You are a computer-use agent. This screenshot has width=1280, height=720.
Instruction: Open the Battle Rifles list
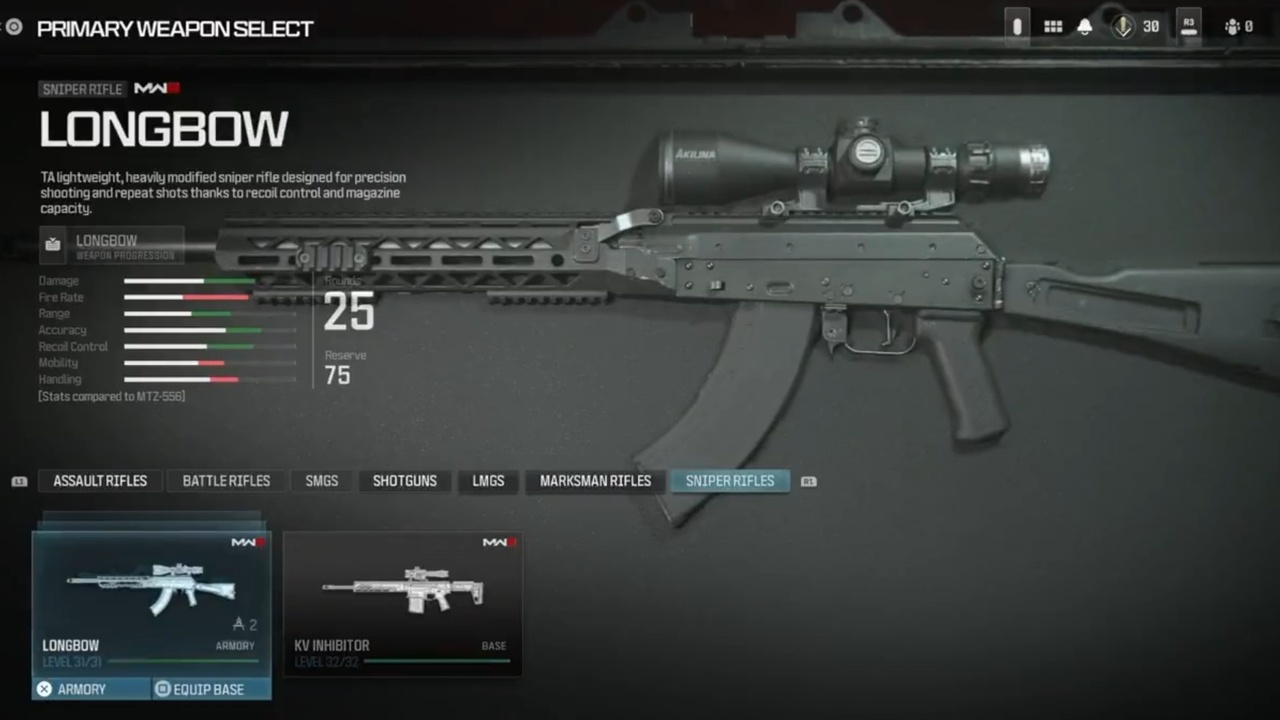pos(226,481)
